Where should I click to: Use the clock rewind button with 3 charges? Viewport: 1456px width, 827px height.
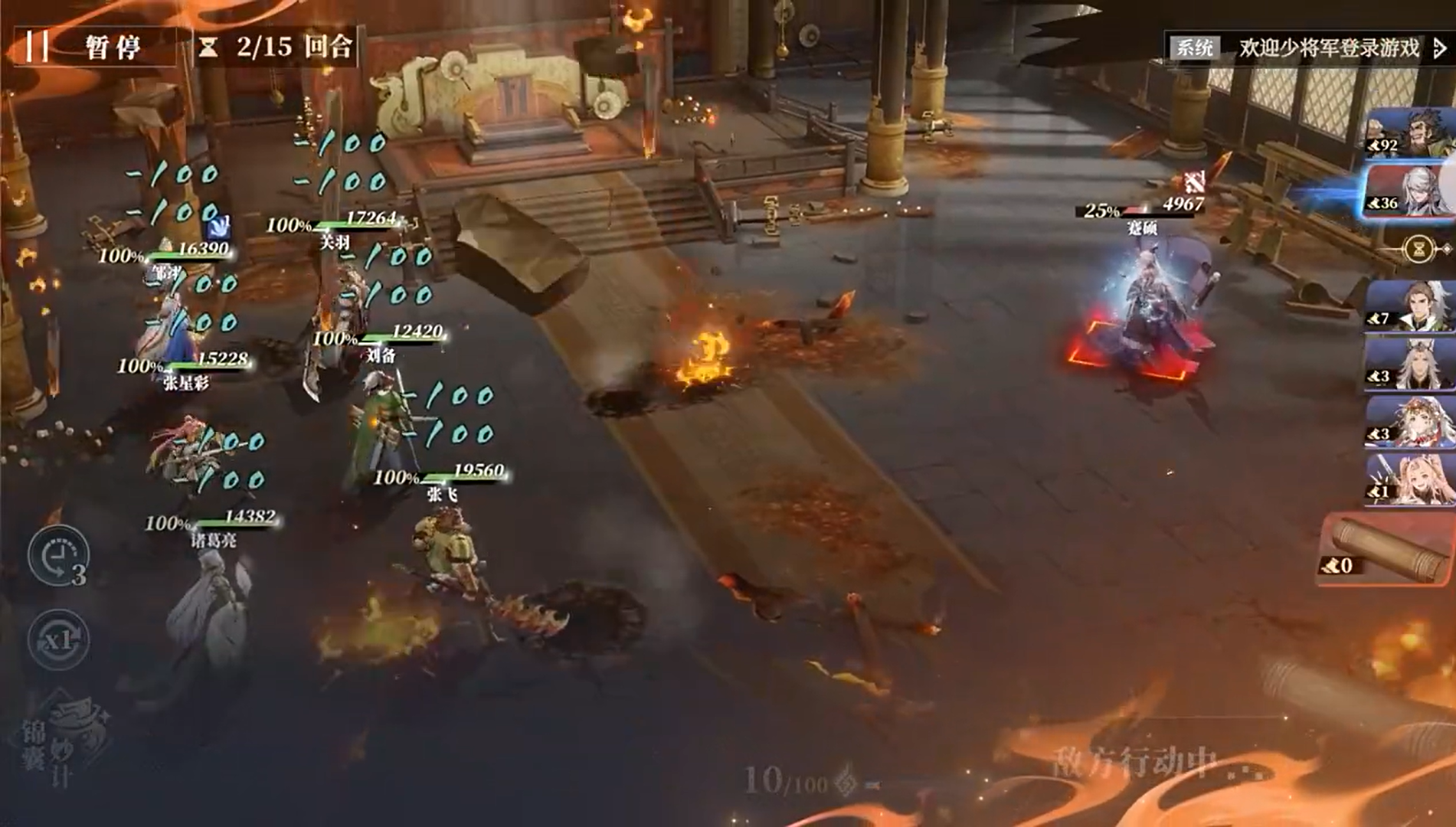point(58,556)
